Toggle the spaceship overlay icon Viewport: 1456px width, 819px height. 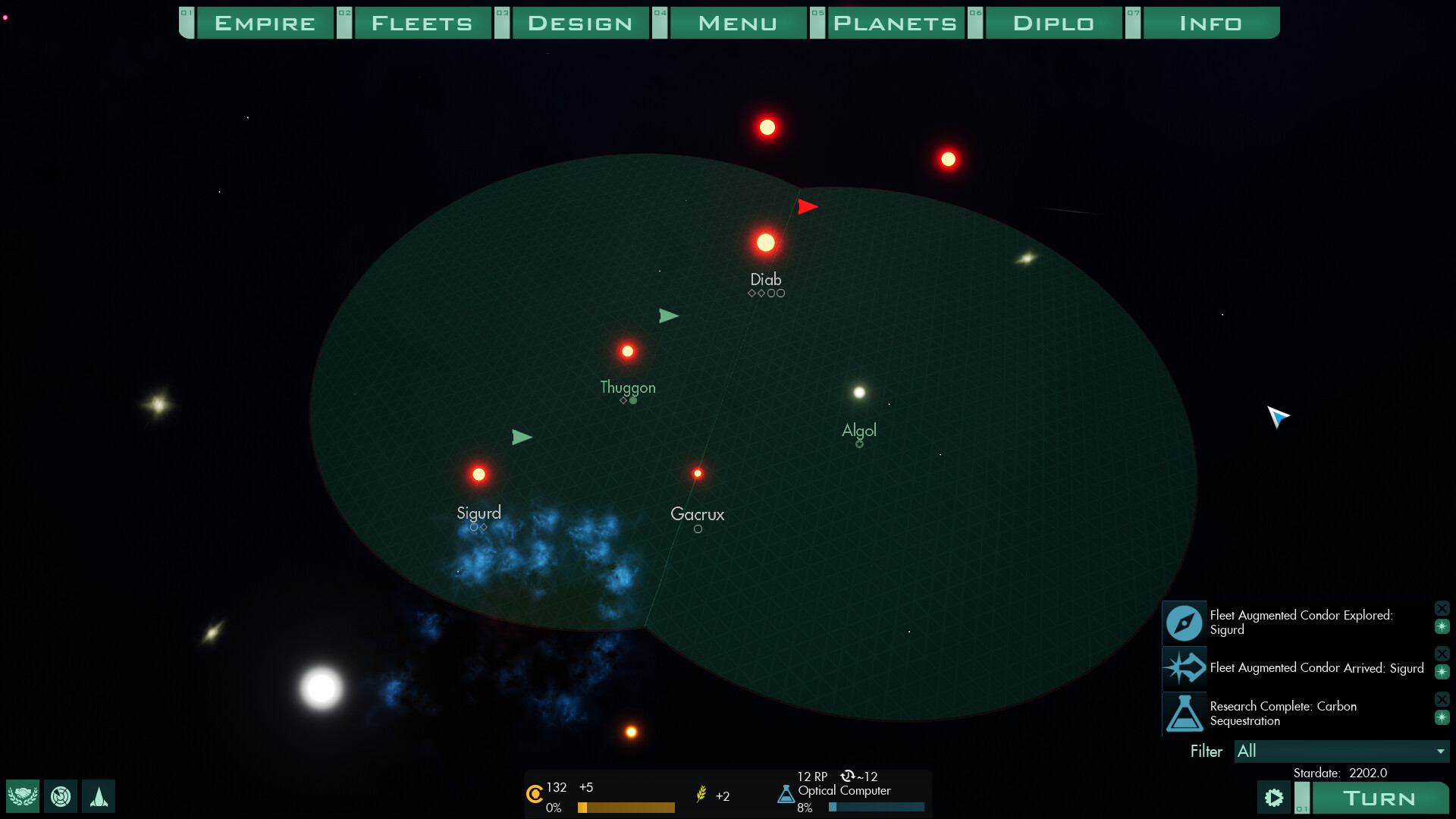pyautogui.click(x=99, y=796)
